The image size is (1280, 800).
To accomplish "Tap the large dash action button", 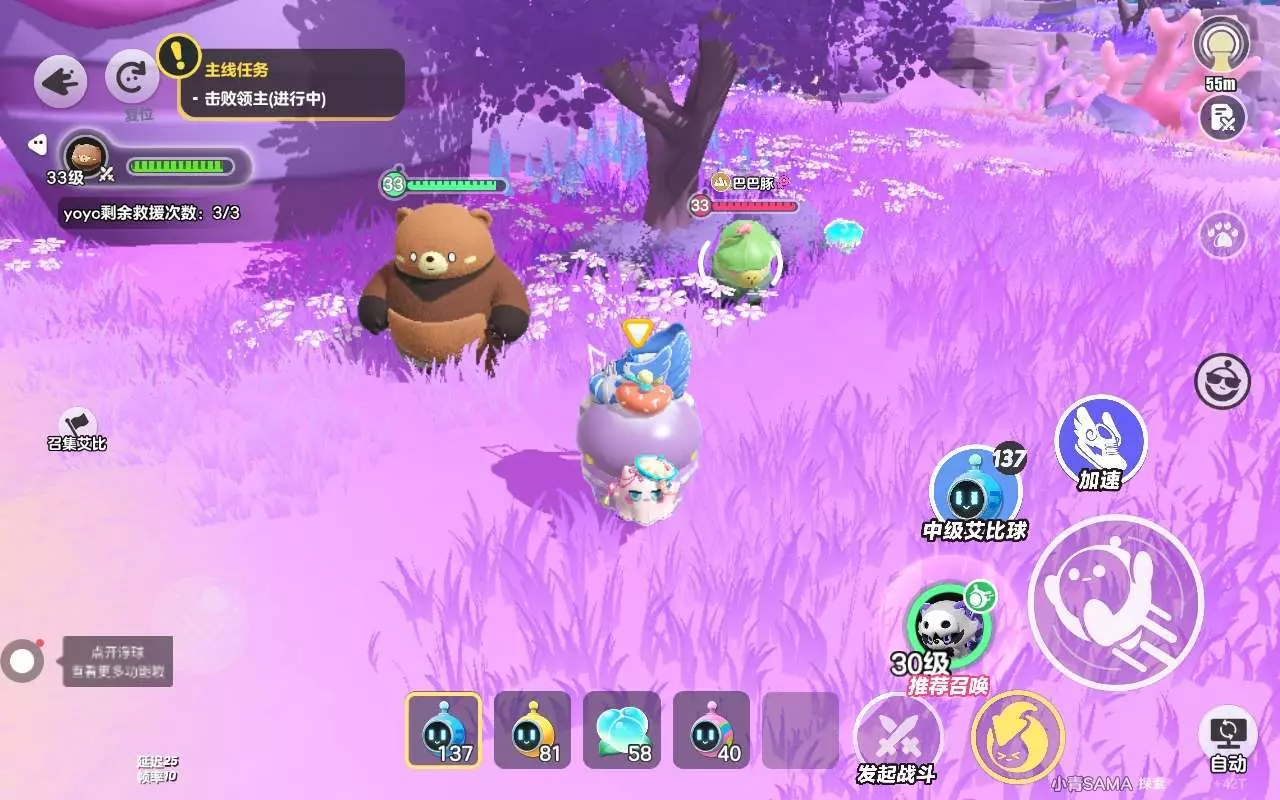I will (1115, 602).
